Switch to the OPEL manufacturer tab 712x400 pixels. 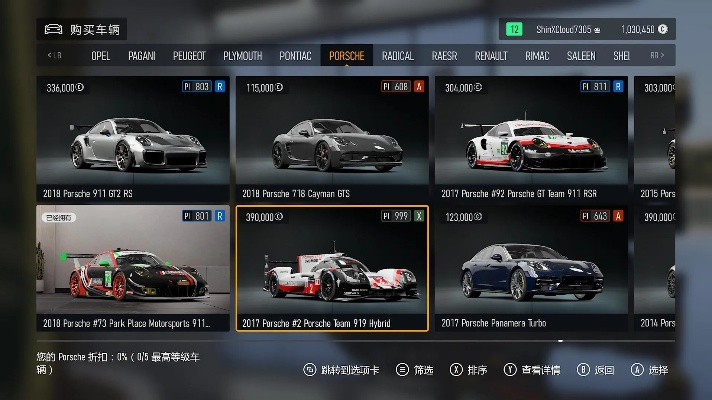click(x=100, y=56)
